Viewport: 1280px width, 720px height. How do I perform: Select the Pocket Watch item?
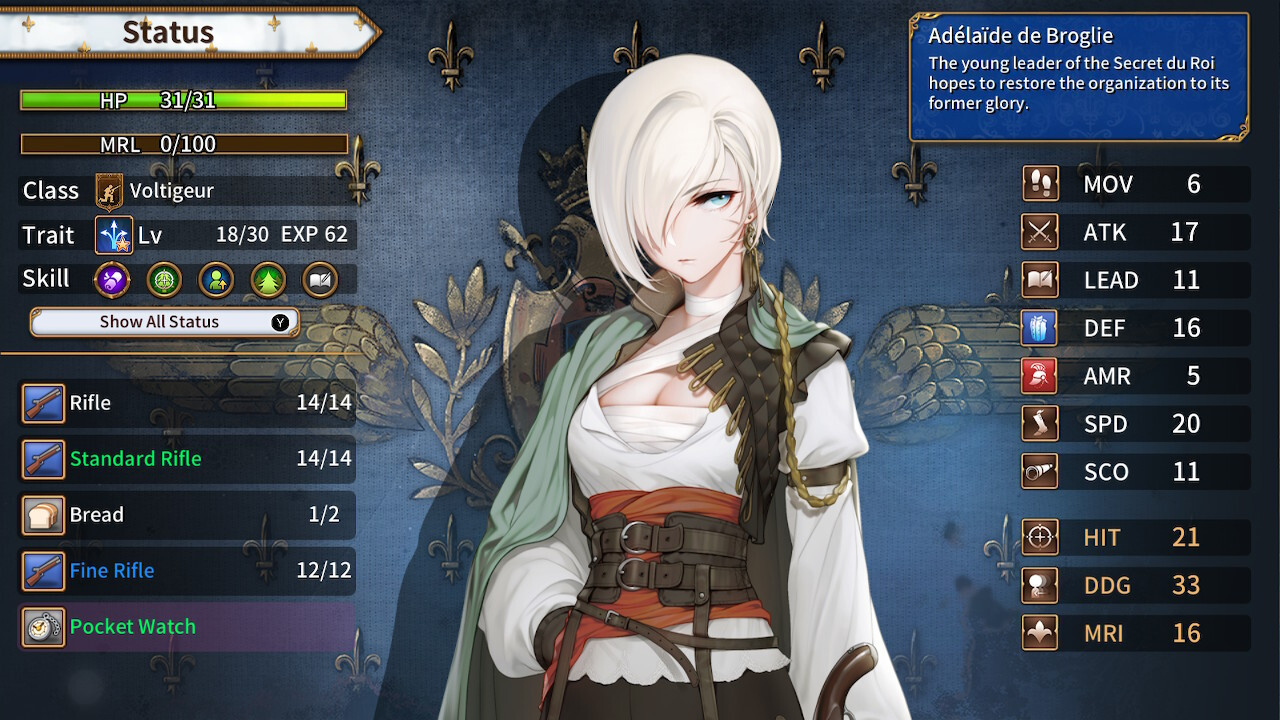(x=188, y=627)
